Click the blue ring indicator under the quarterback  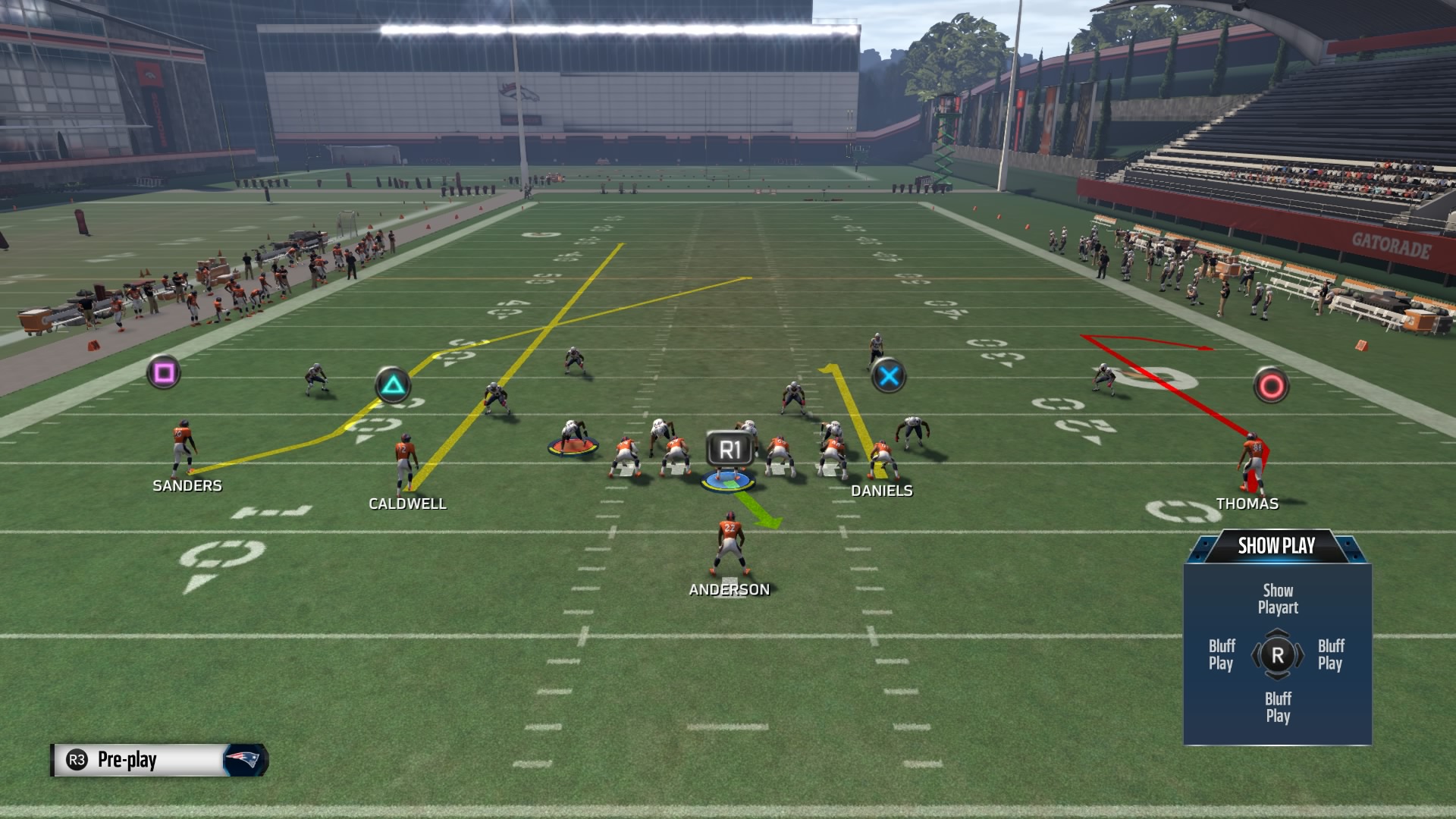point(726,480)
